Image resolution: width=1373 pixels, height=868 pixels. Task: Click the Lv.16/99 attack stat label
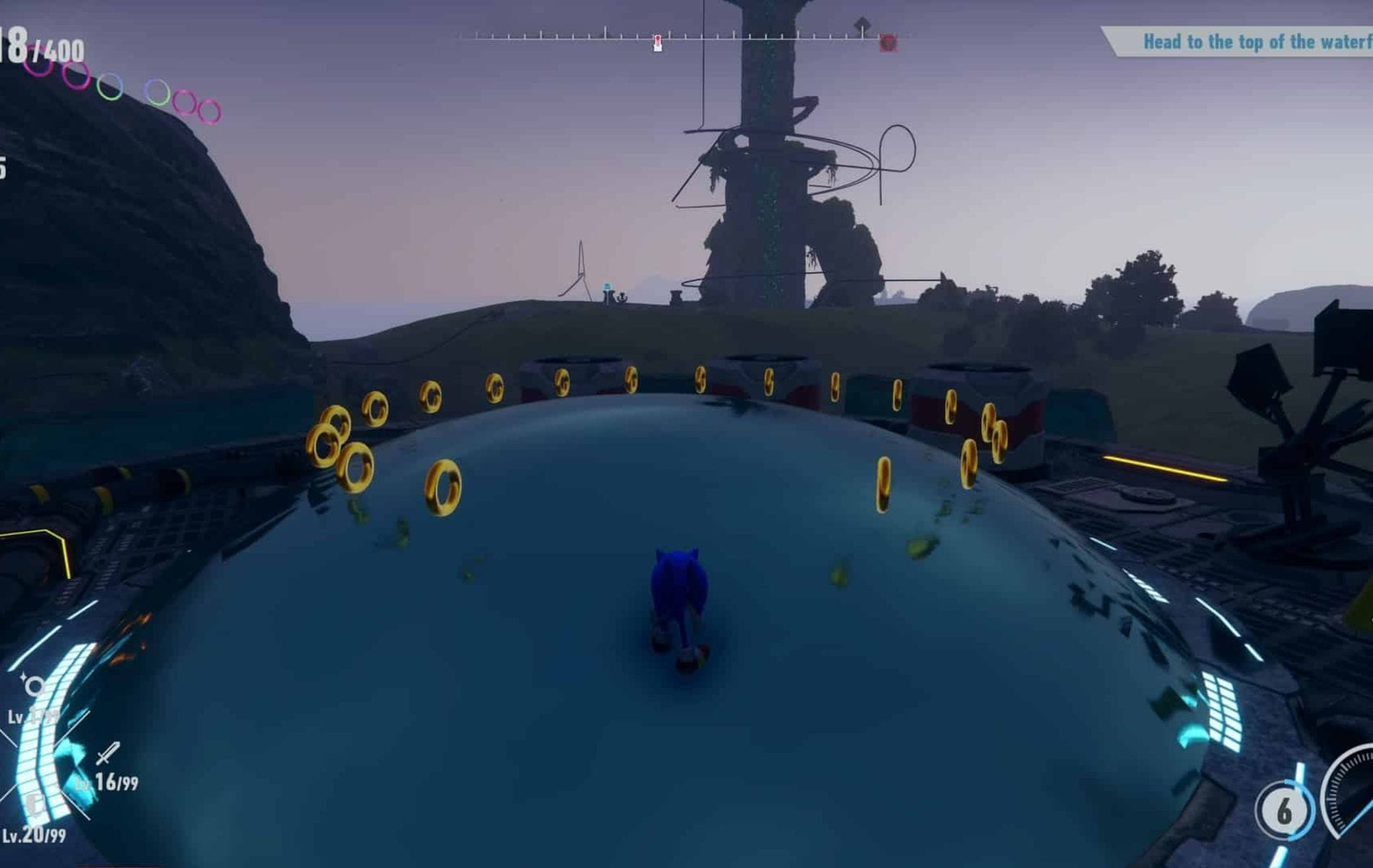(116, 781)
